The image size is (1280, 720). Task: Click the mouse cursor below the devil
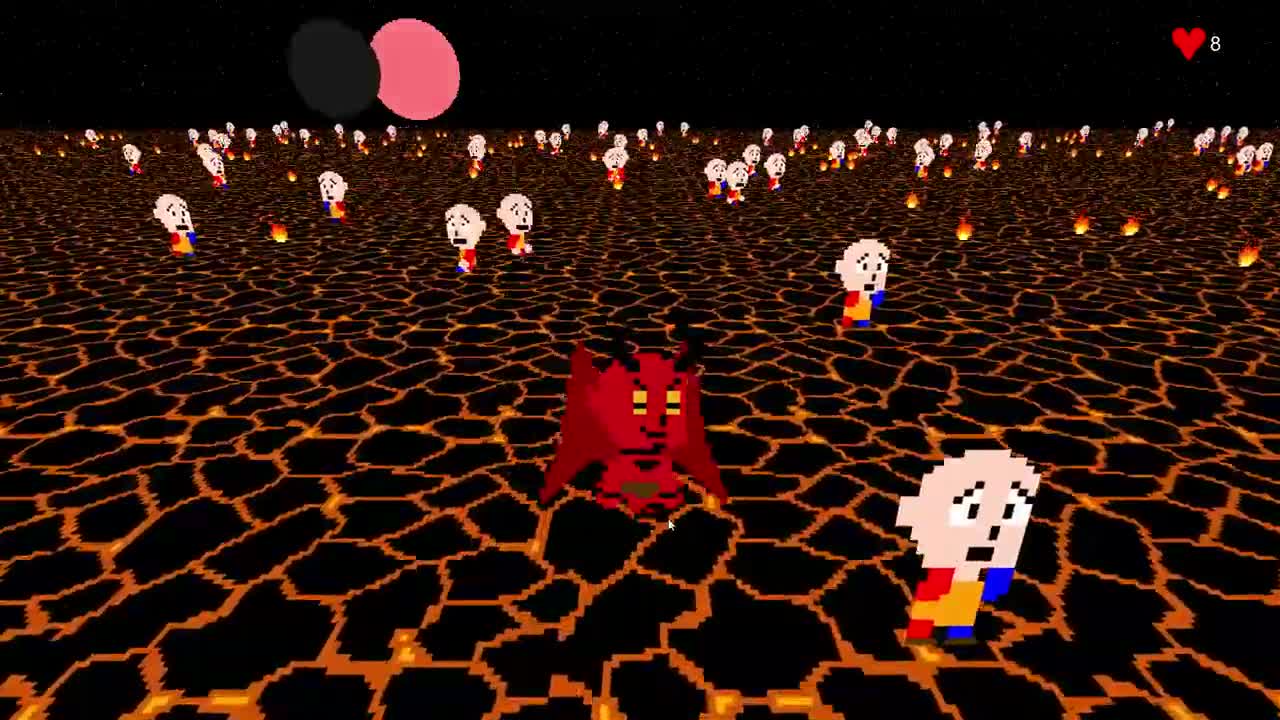pyautogui.click(x=670, y=525)
